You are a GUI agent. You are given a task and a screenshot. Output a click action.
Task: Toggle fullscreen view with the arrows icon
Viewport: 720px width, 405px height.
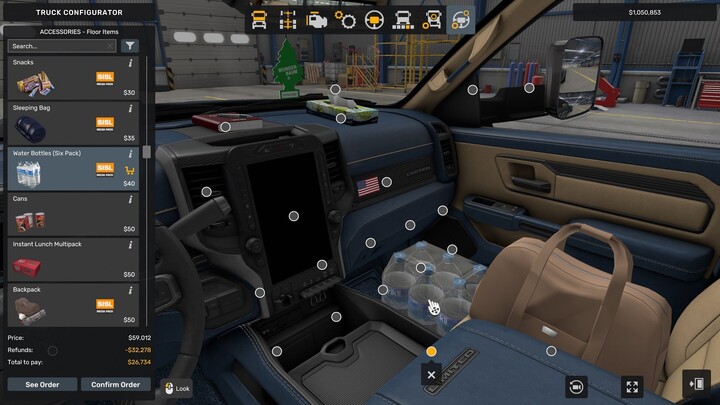(x=632, y=386)
